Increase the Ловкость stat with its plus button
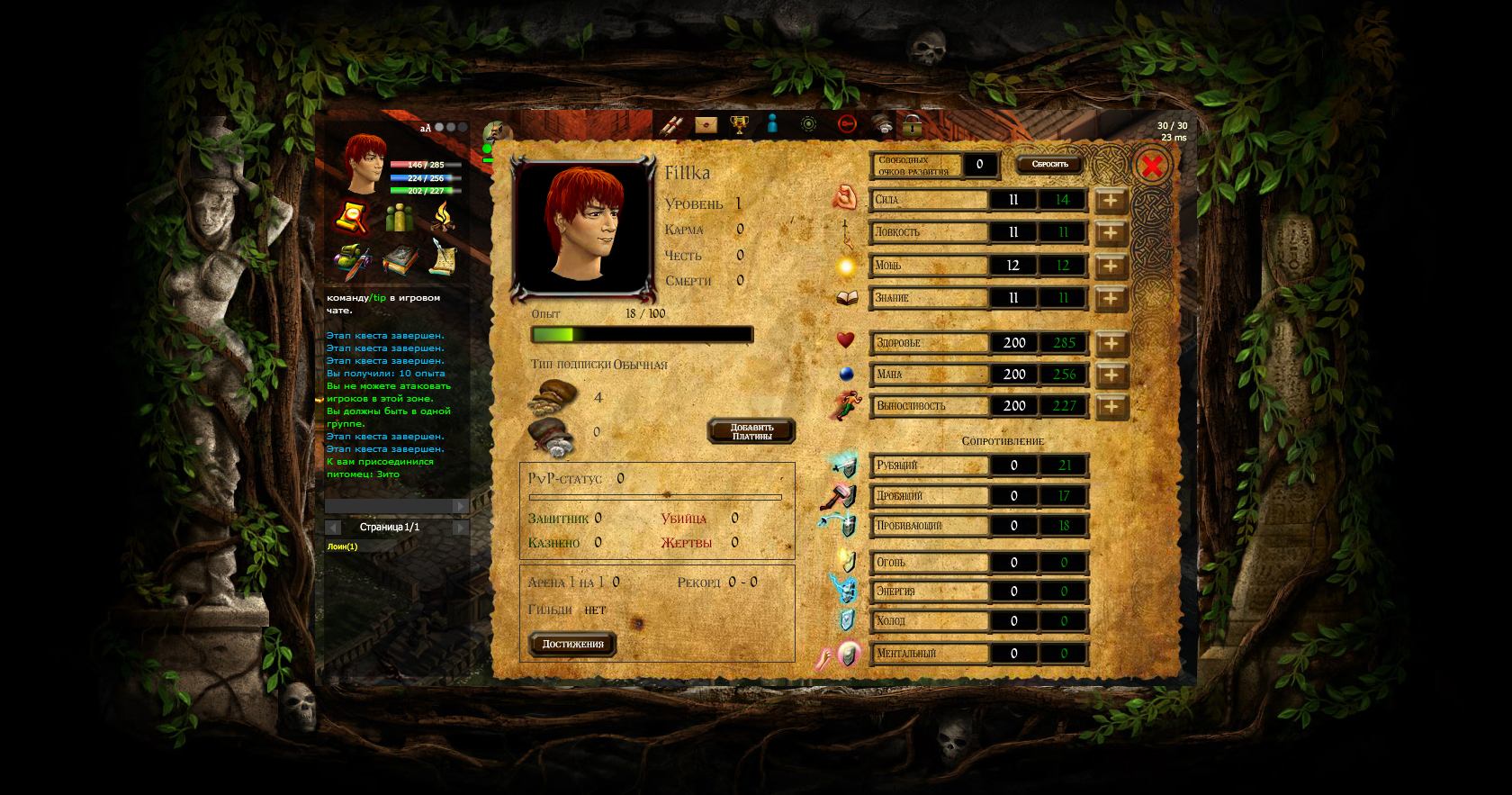The image size is (1512, 795). pyautogui.click(x=1111, y=232)
